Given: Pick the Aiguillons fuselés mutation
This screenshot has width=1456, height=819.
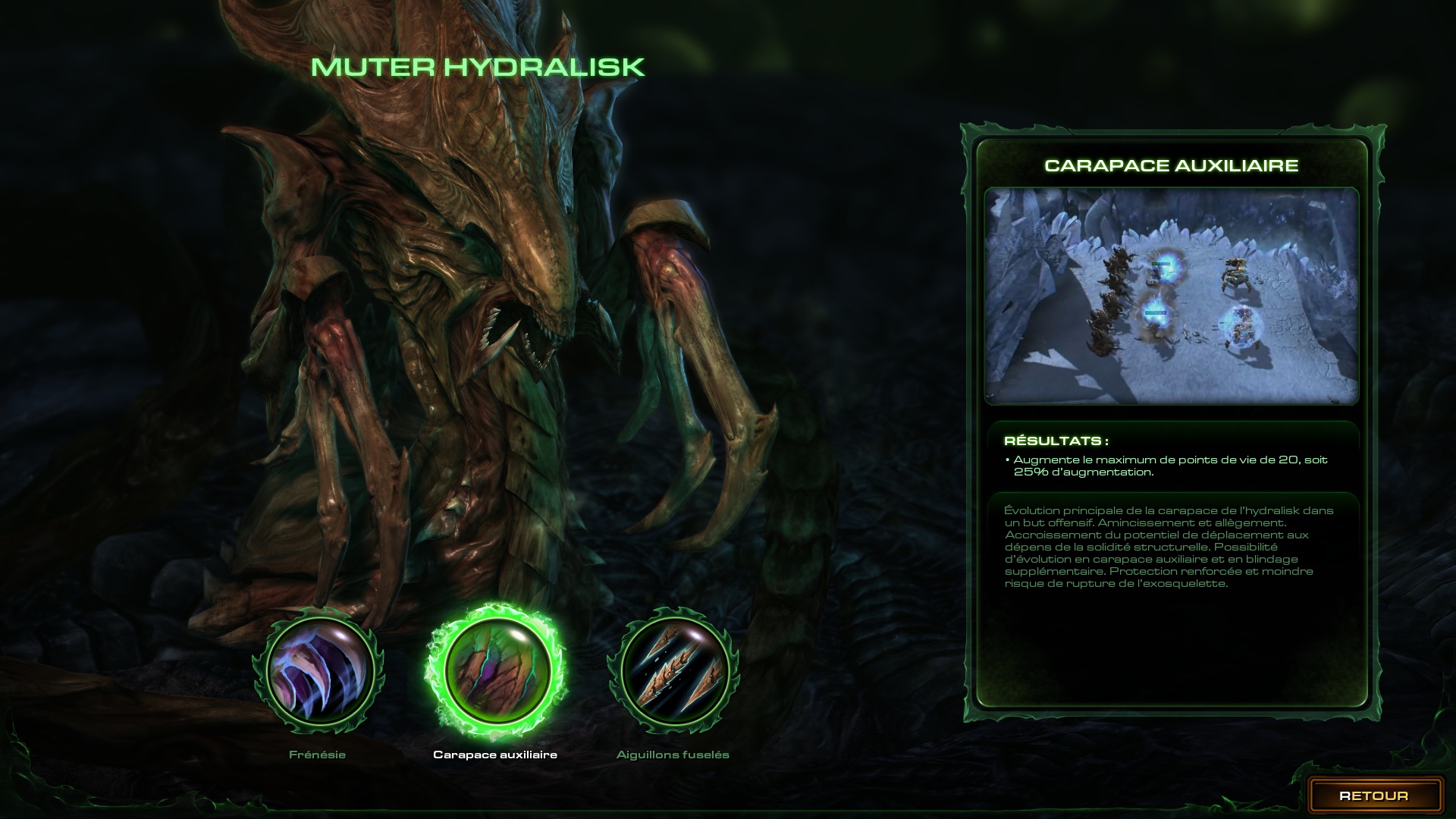Looking at the screenshot, I should tap(673, 670).
